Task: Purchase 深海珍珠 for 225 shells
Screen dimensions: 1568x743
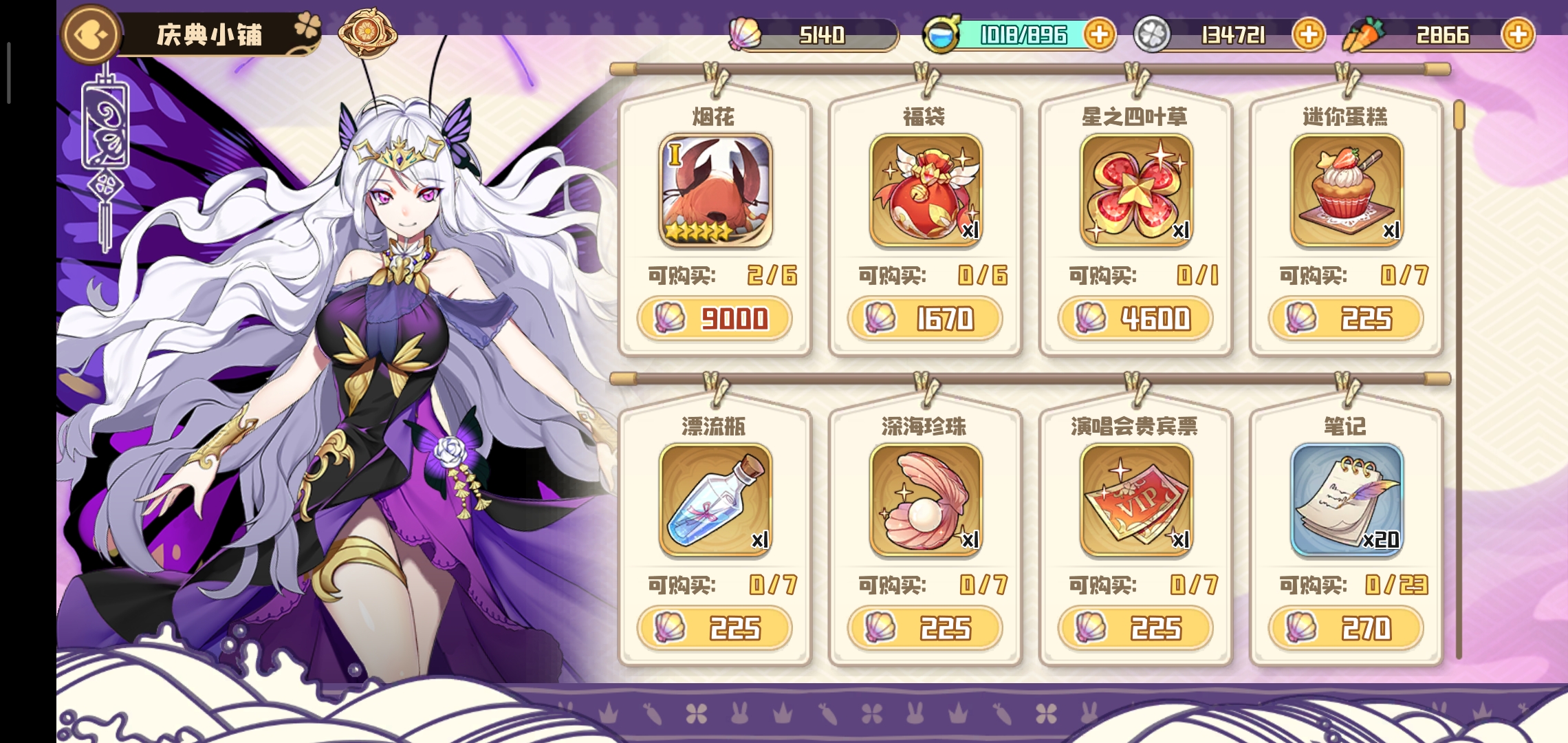Action: (925, 628)
